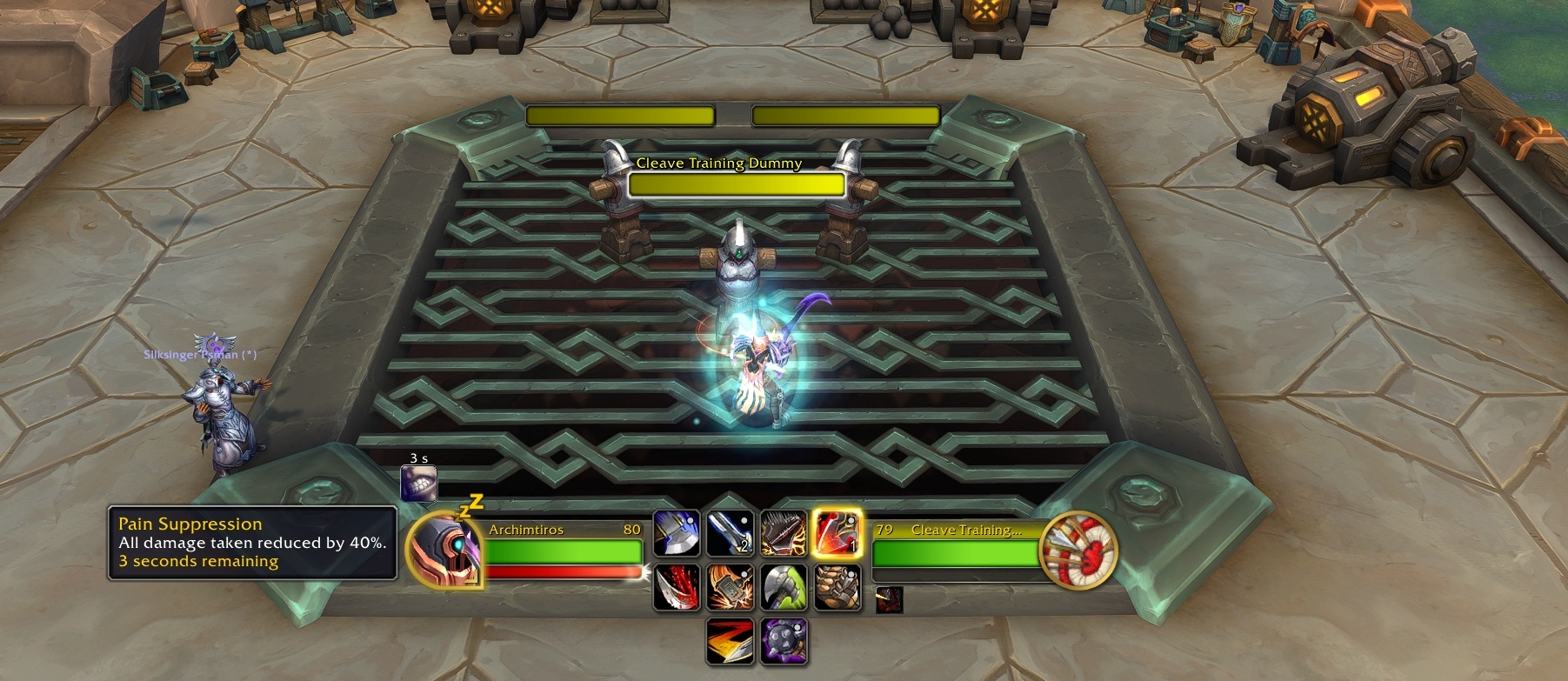Viewport: 1568px width, 681px height.
Task: Activate the spiked black gauntlet ability
Action: (784, 532)
